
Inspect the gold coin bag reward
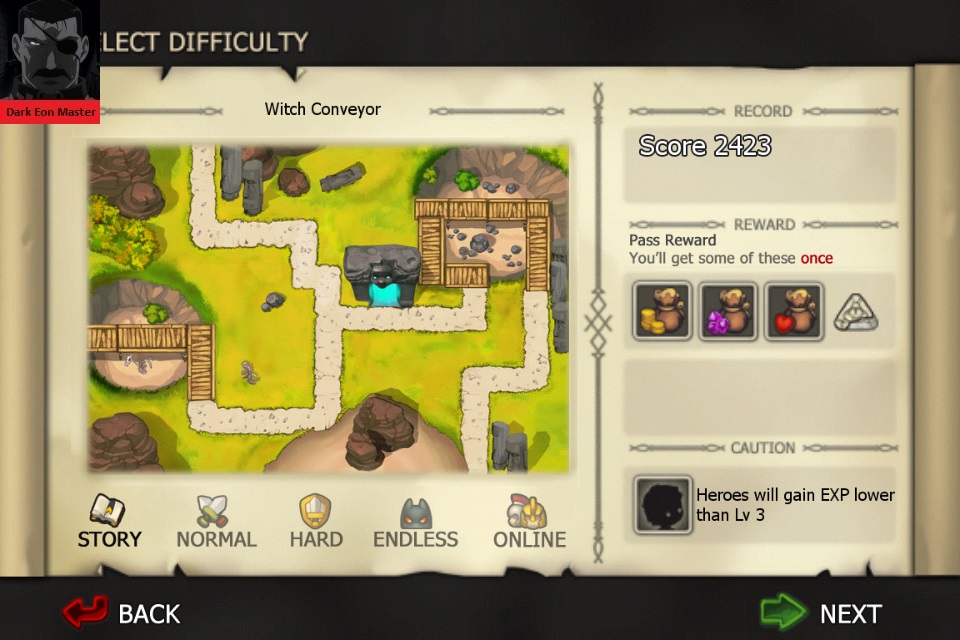pos(662,311)
